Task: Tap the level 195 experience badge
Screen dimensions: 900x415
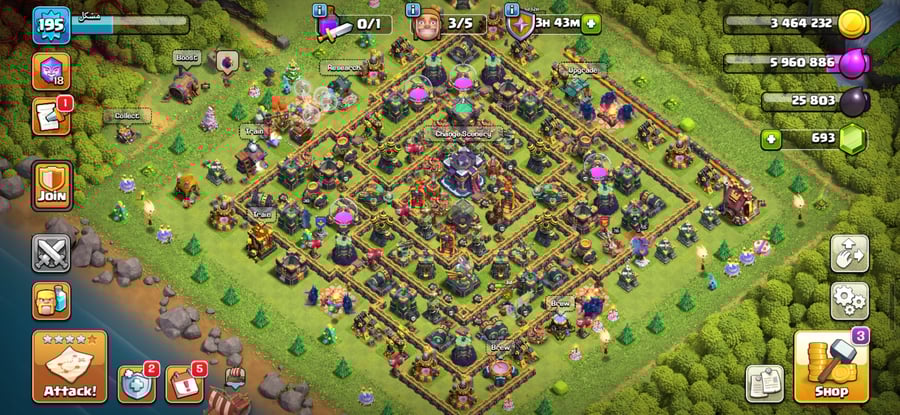Action: [x=49, y=25]
